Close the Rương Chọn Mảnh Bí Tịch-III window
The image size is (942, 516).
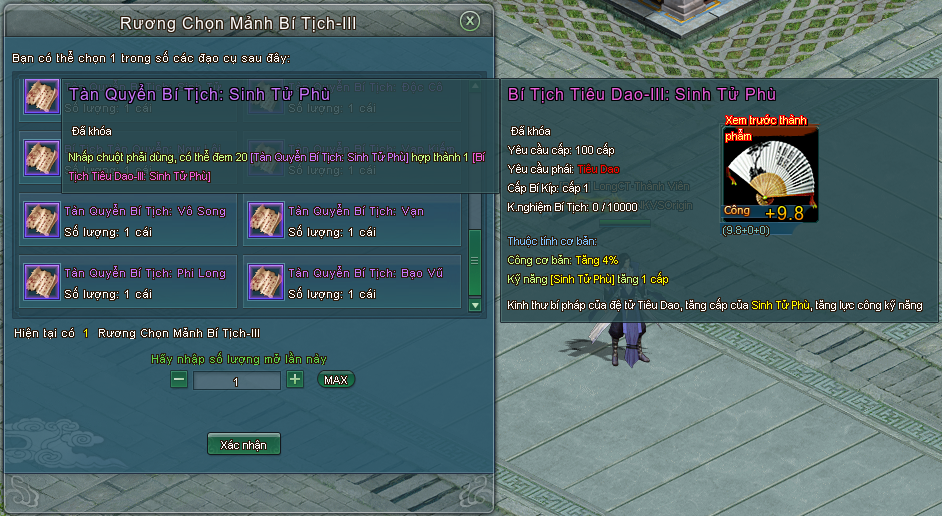pyautogui.click(x=469, y=22)
